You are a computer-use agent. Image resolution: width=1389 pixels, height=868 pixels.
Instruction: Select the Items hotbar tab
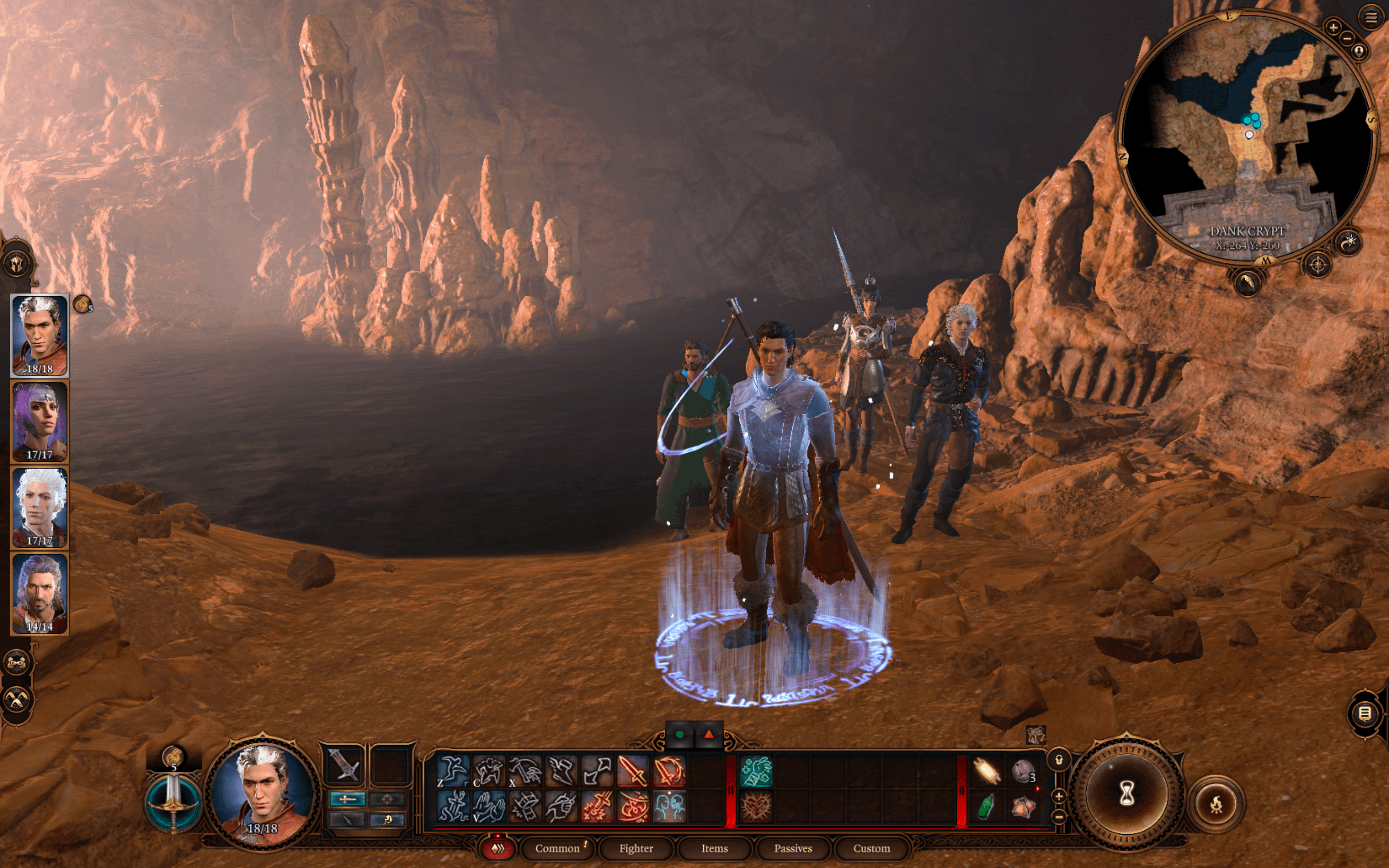pos(714,848)
